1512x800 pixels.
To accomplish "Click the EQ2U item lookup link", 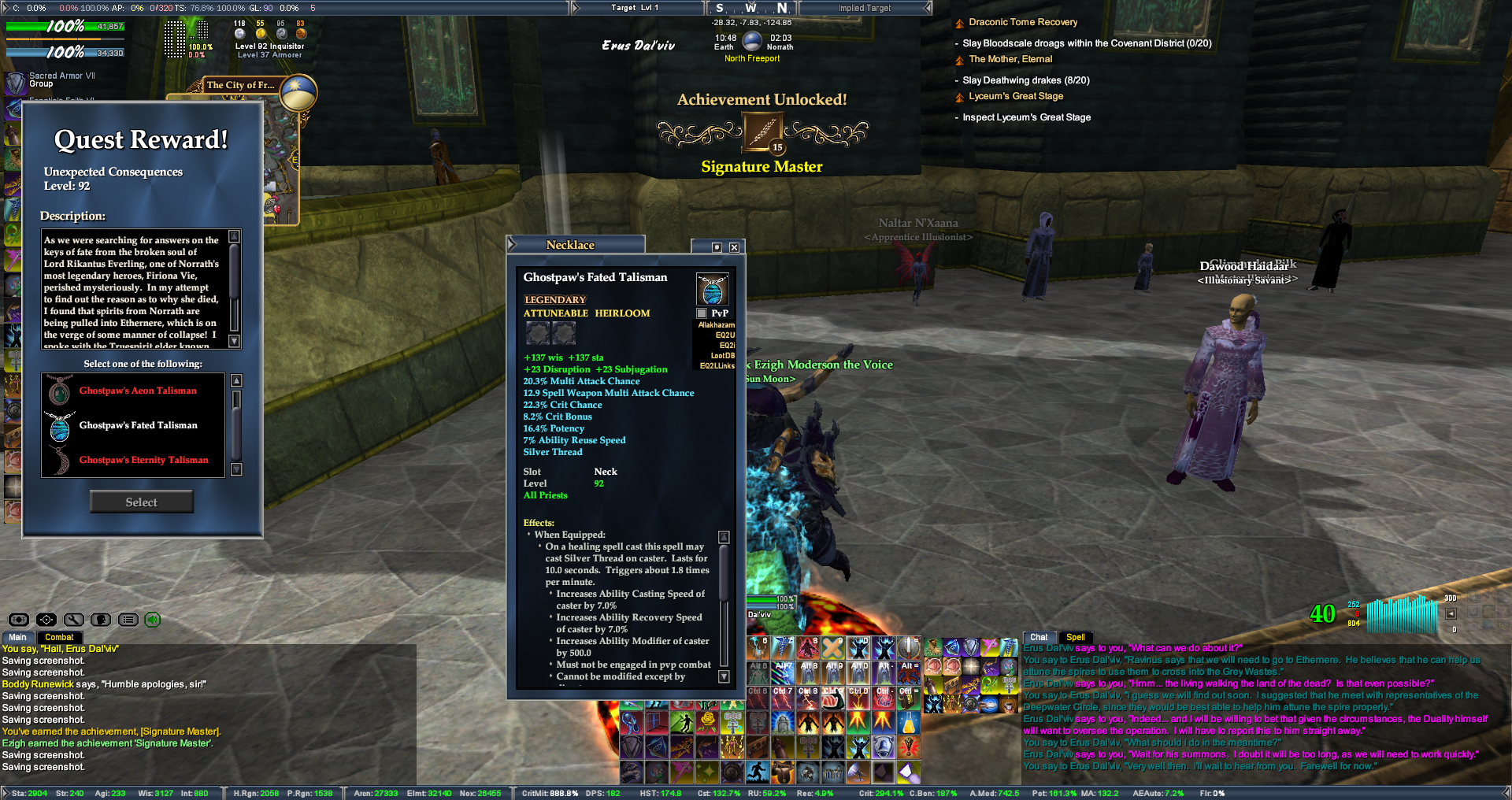I will (724, 335).
